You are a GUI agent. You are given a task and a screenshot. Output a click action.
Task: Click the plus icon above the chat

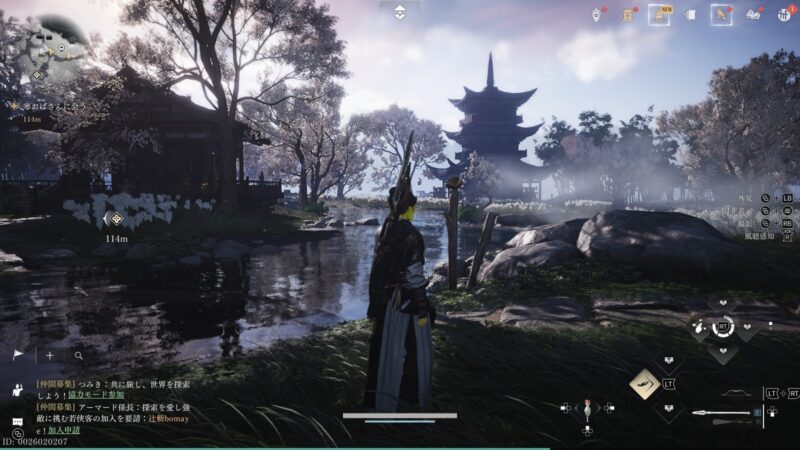tap(49, 355)
